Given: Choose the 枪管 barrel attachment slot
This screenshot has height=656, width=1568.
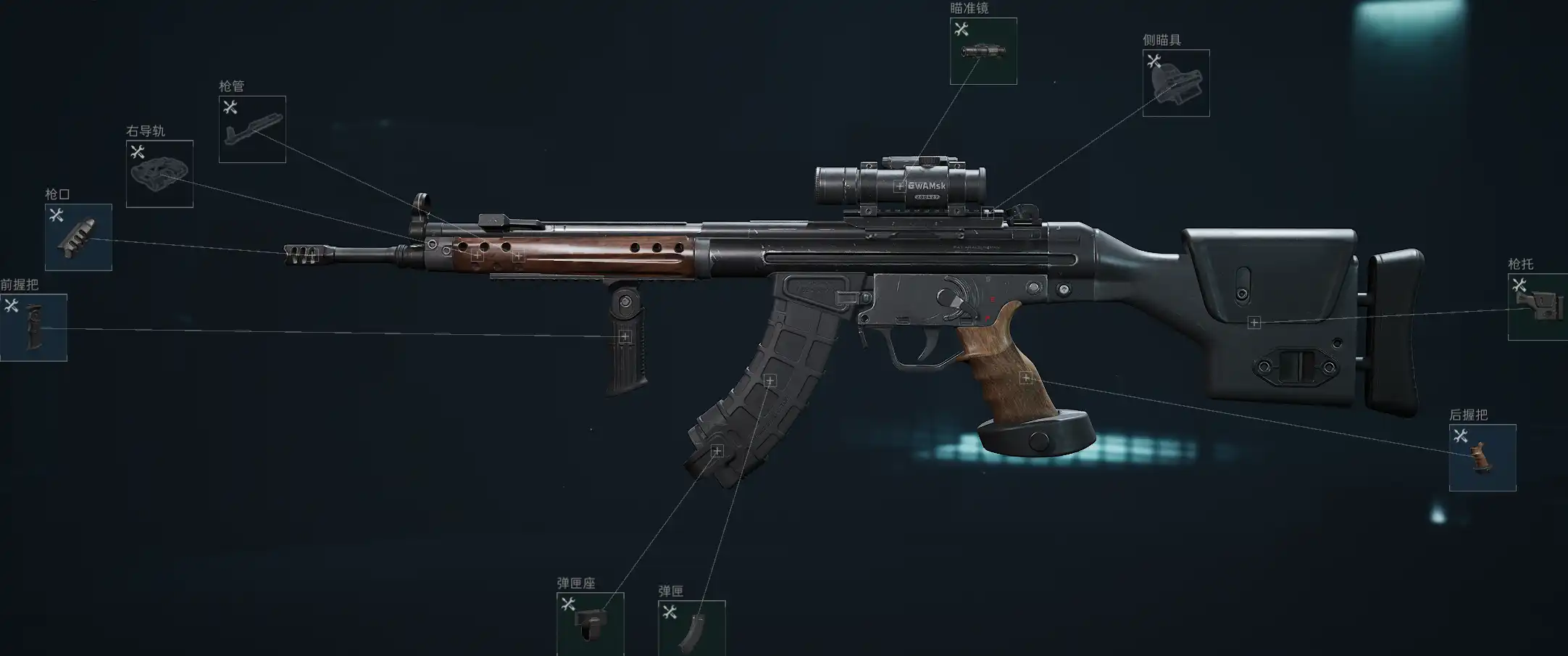Looking at the screenshot, I should (252, 129).
